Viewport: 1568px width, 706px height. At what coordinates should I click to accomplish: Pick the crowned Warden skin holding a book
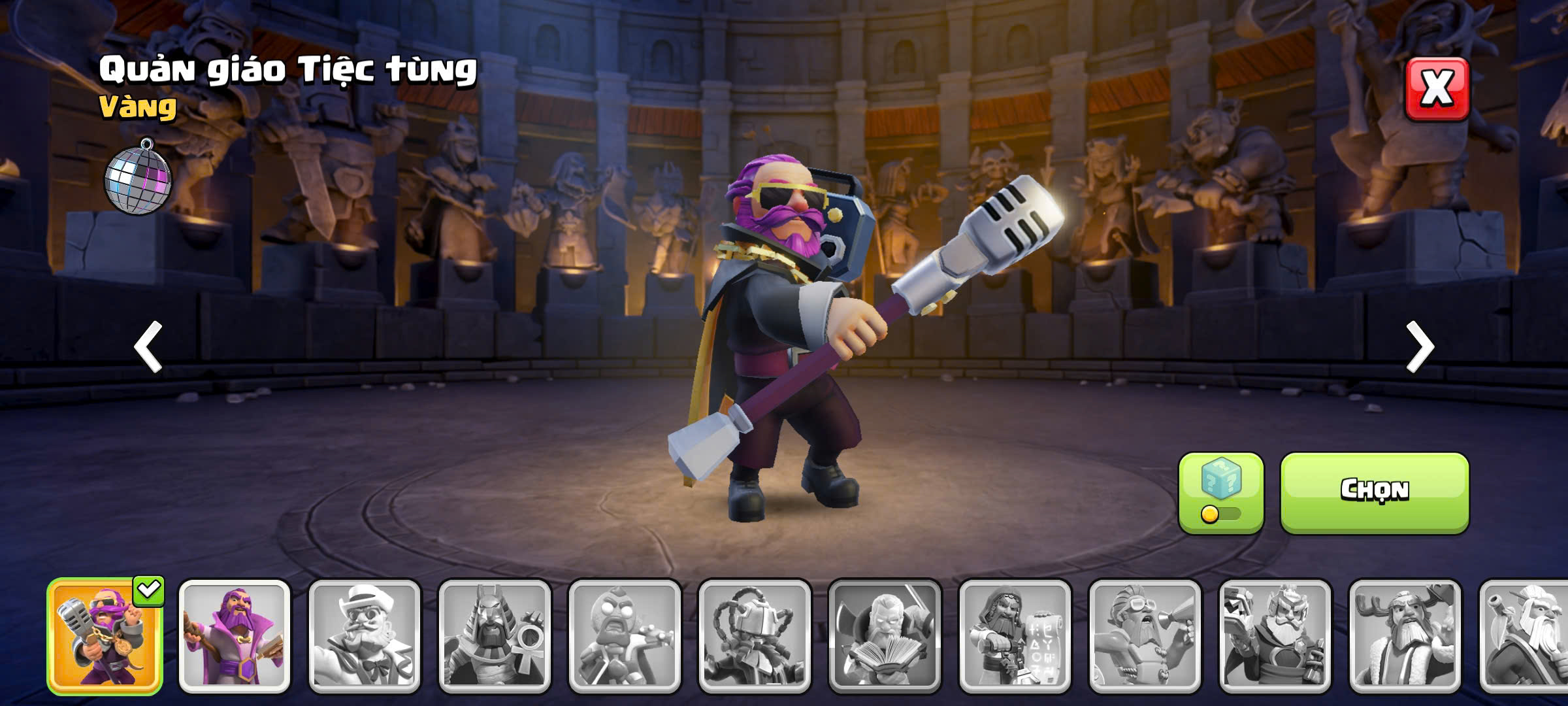(1275, 636)
